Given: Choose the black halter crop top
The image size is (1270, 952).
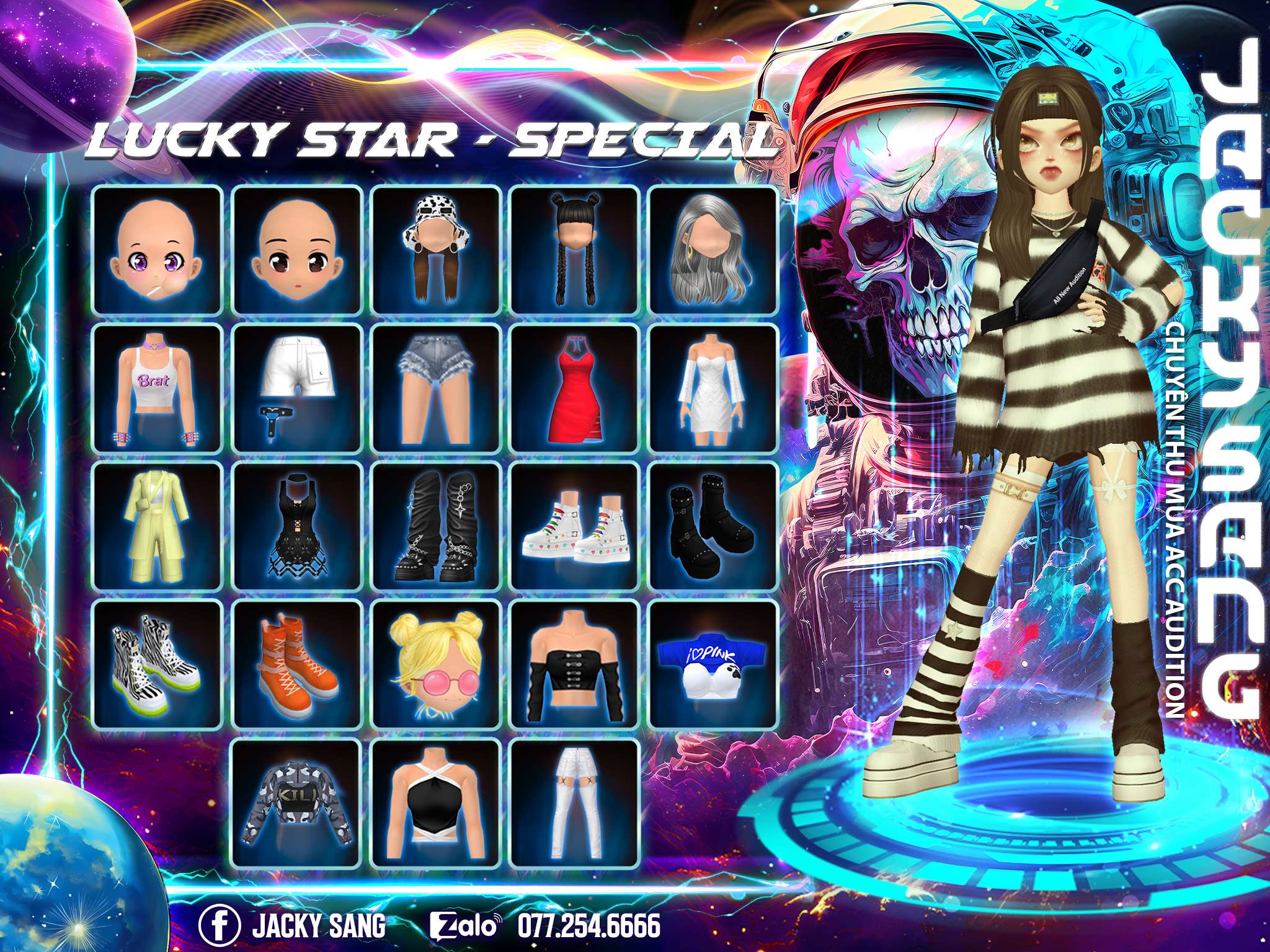Looking at the screenshot, I should [435, 803].
